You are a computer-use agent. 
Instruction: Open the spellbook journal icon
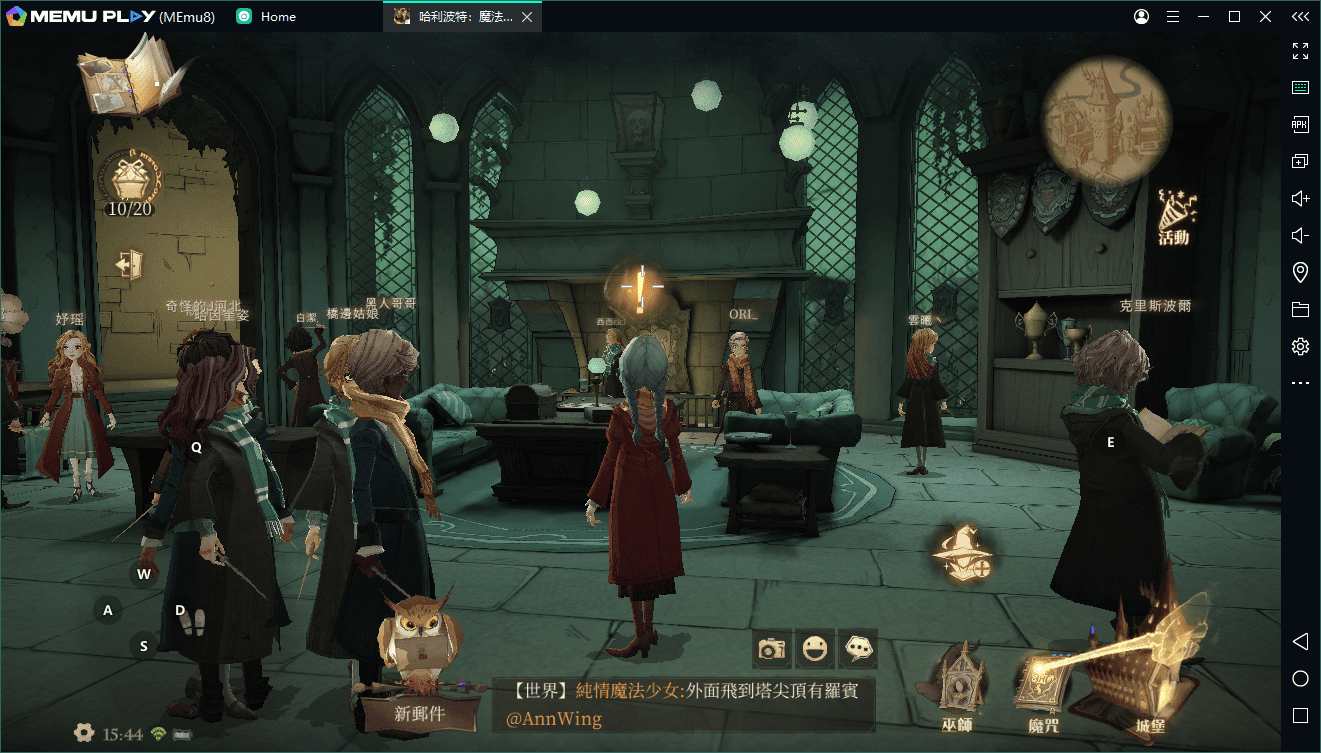pyautogui.click(x=127, y=76)
